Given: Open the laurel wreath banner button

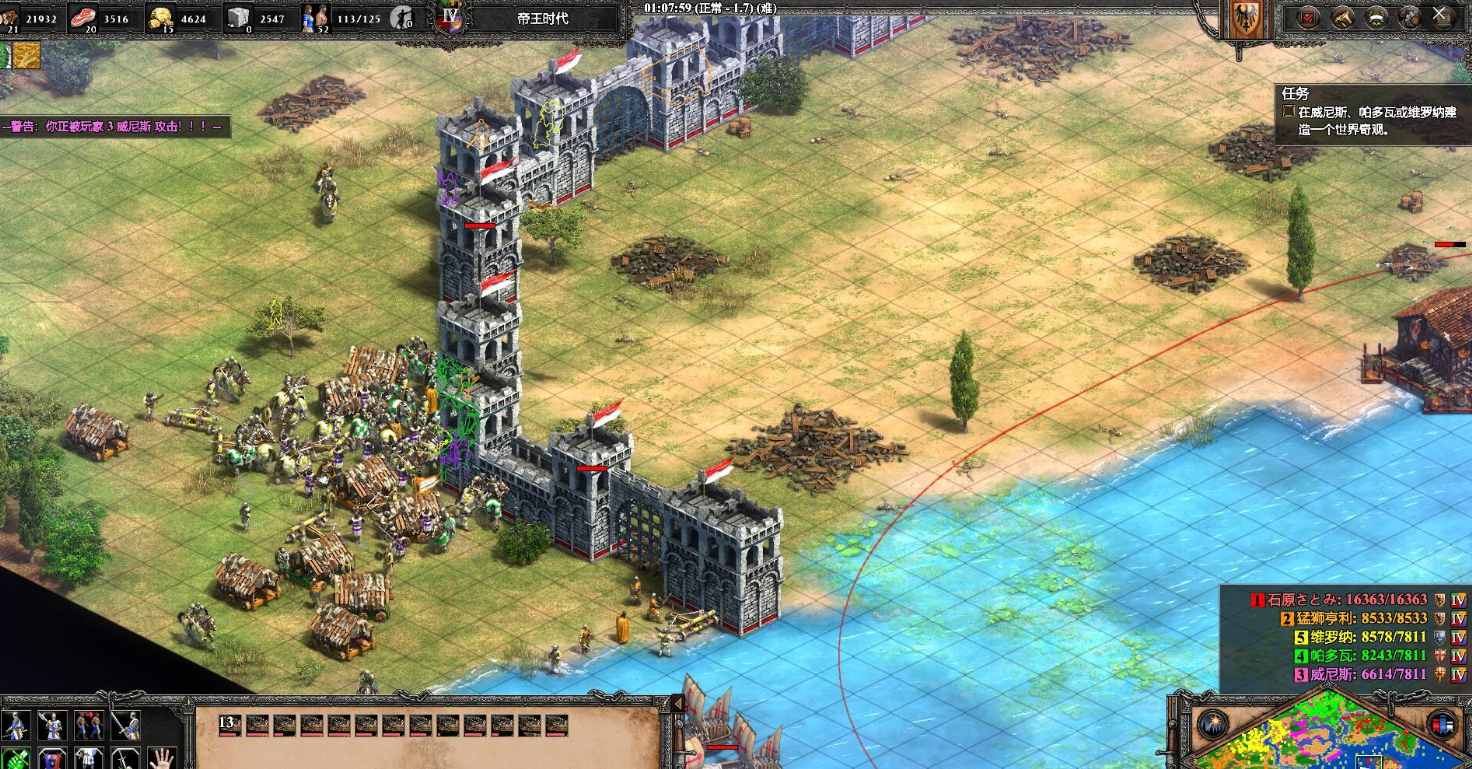Looking at the screenshot, I should pos(1377,17).
